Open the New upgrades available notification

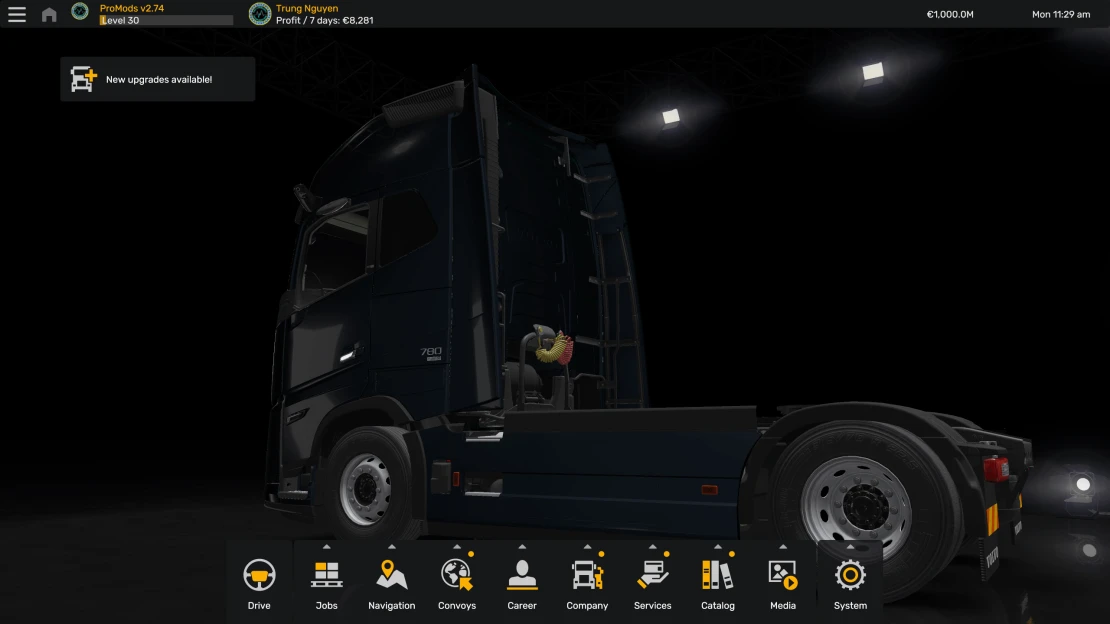(x=158, y=79)
